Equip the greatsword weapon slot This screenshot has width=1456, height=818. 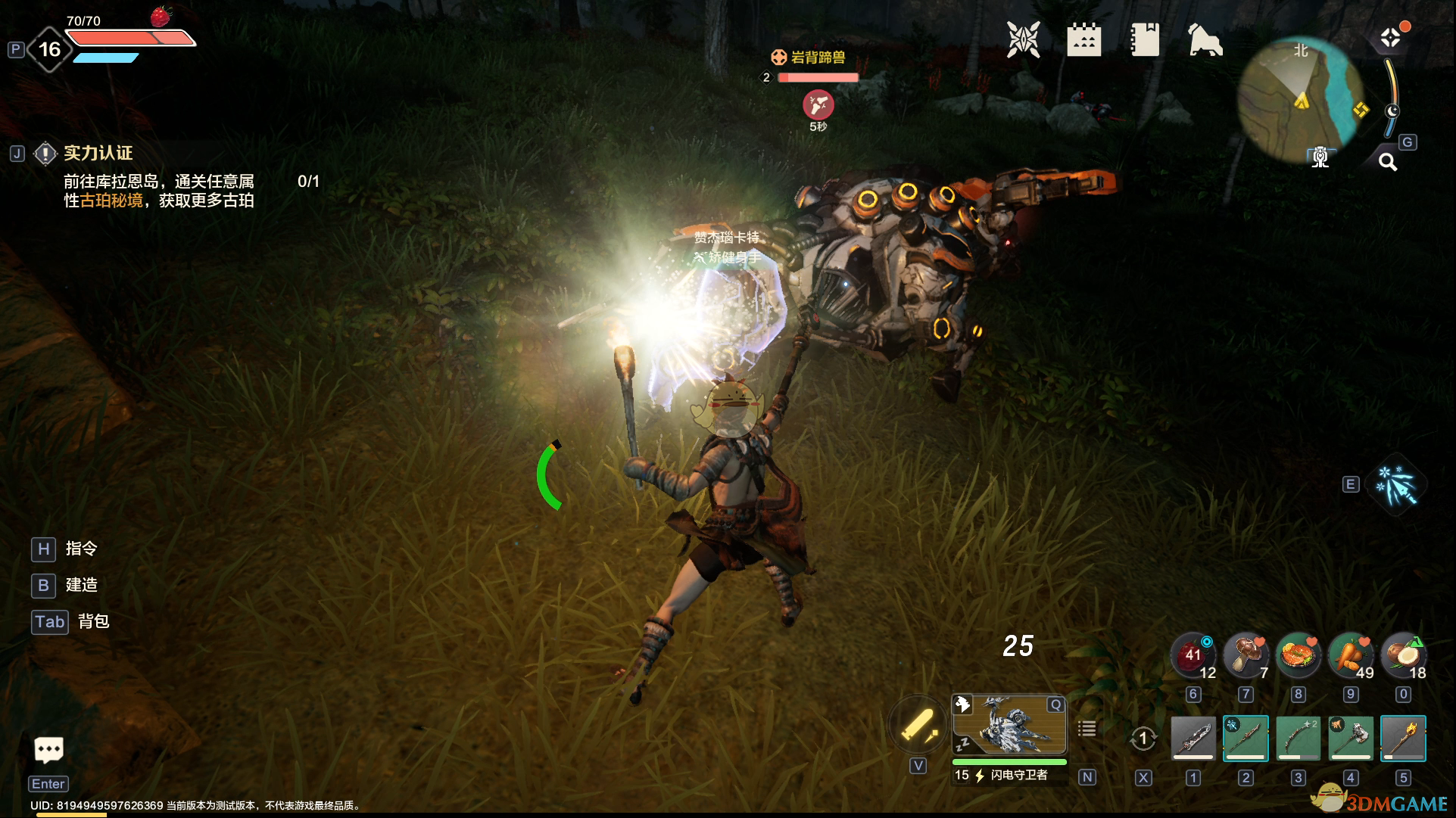[1193, 738]
